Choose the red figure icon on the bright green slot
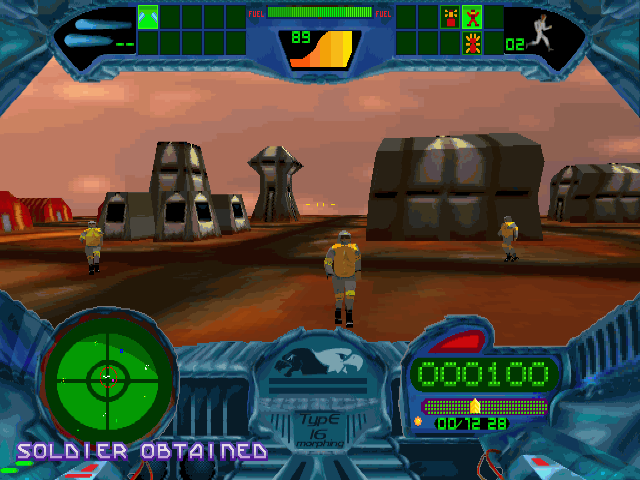Screen dimensions: 640x480 472,17
